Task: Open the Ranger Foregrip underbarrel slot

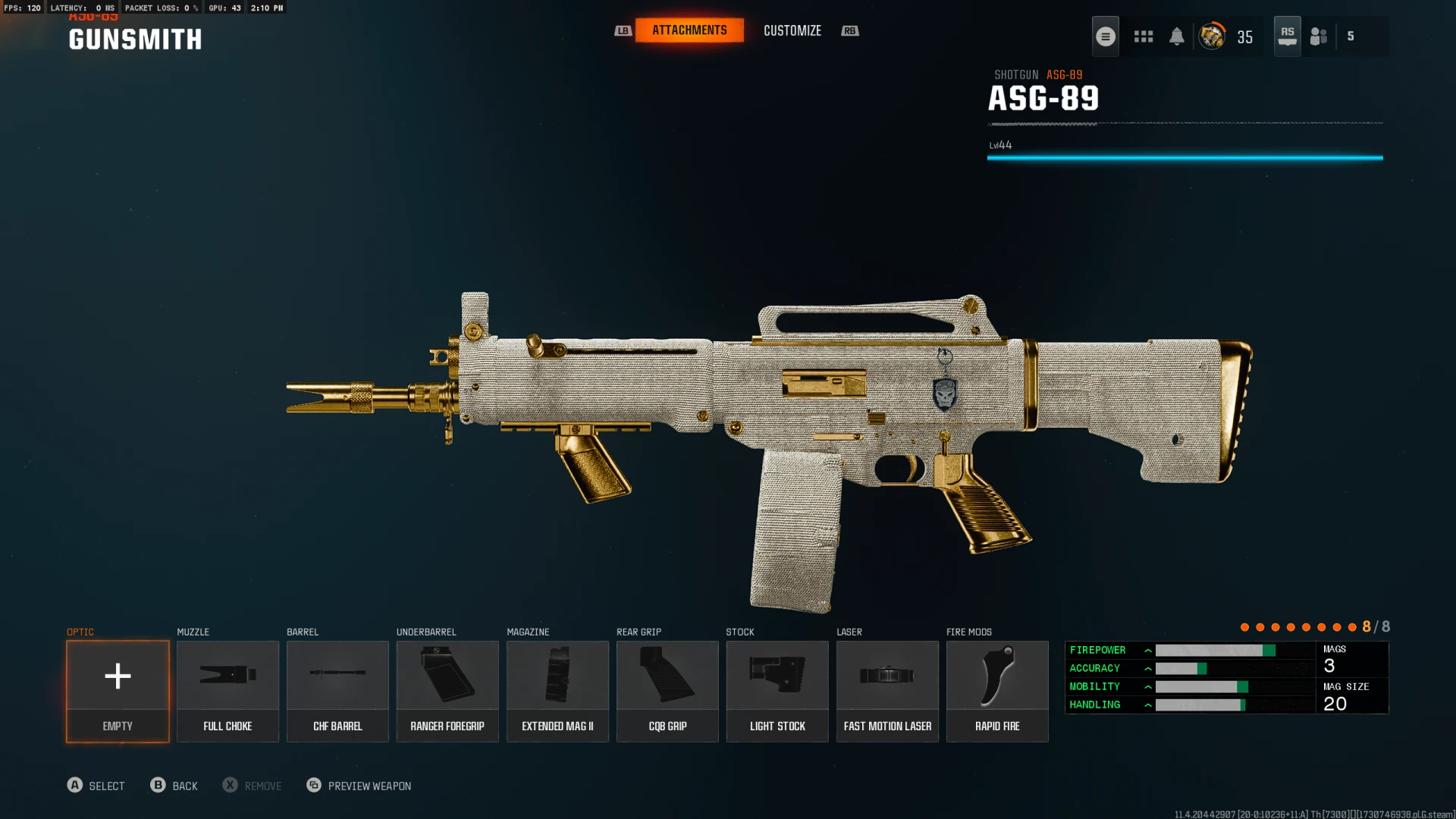Action: 447,691
